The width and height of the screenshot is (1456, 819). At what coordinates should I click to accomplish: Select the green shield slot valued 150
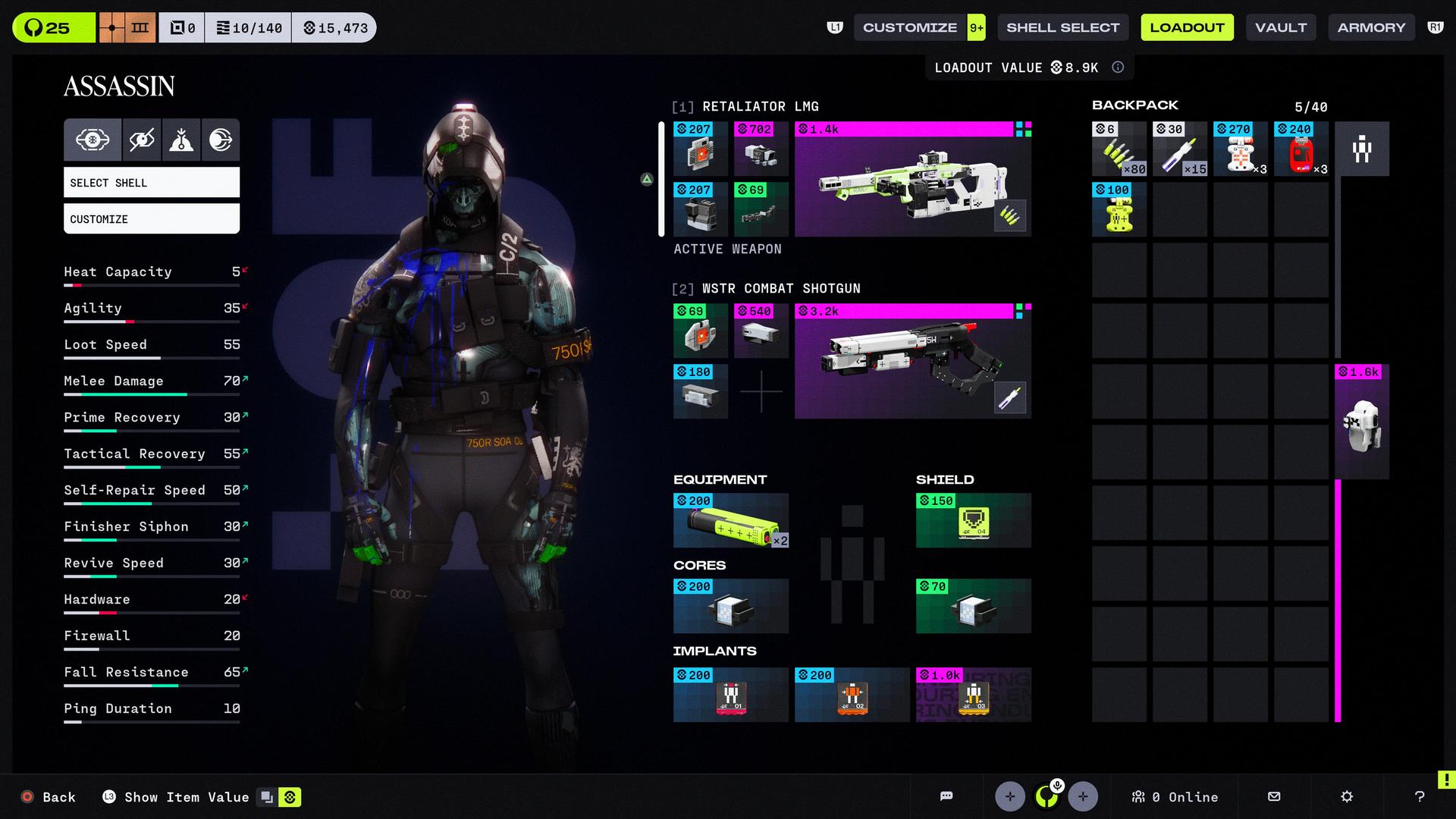[x=973, y=521]
